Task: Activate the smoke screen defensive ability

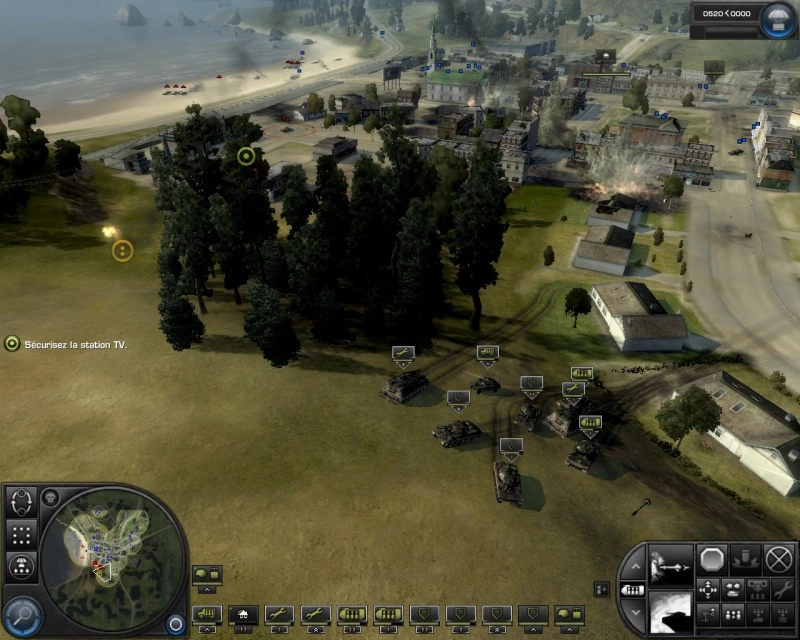Action: (671, 609)
